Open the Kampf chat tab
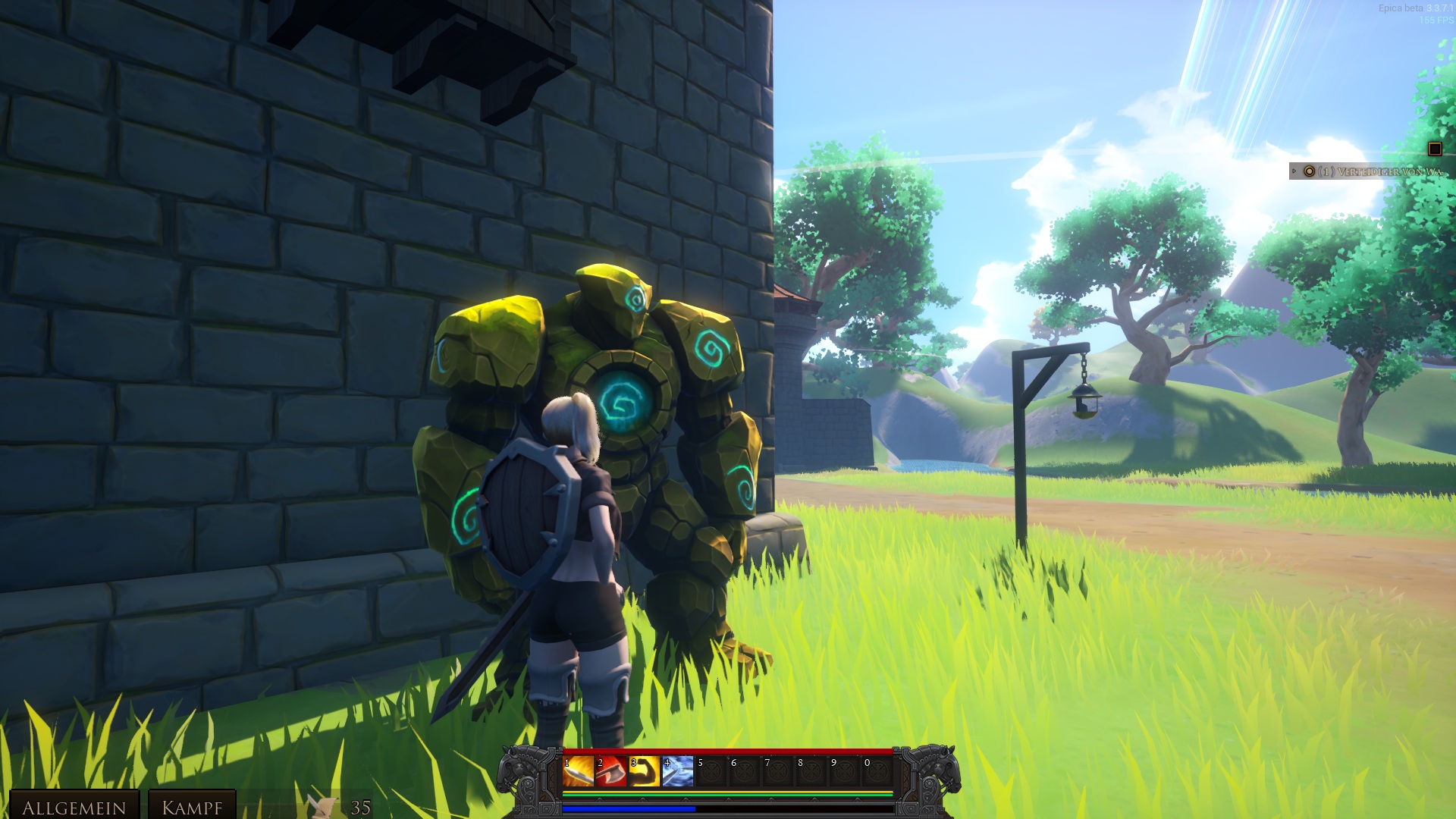 pyautogui.click(x=192, y=807)
